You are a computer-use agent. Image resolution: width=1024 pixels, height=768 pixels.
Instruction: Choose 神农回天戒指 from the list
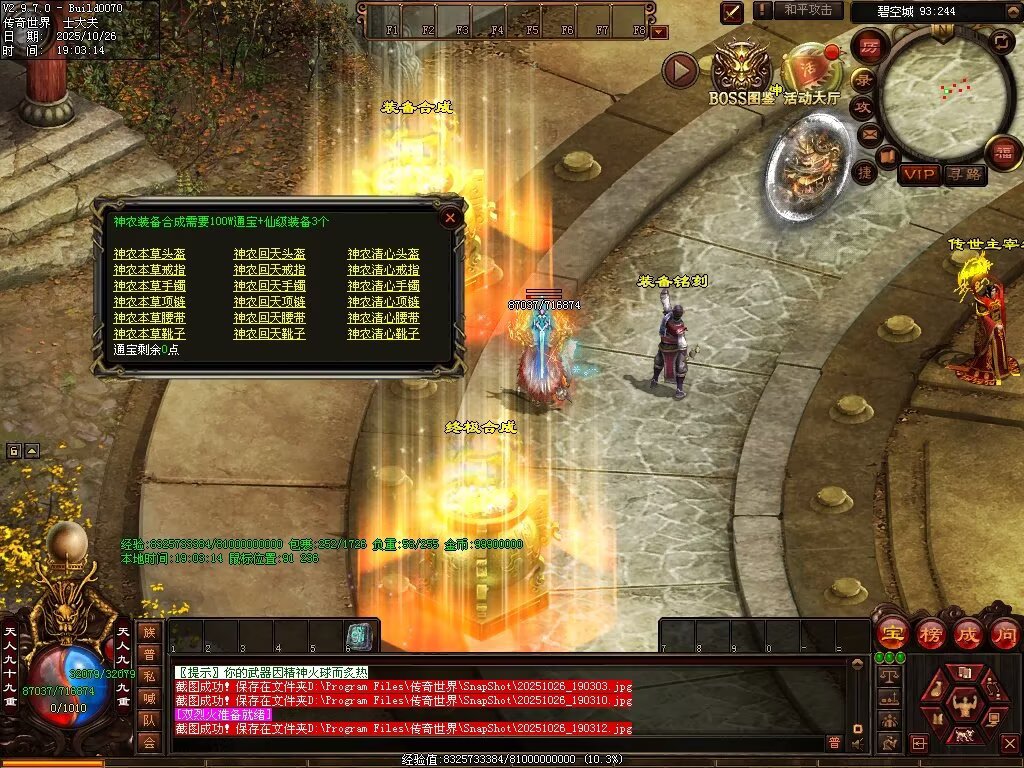pyautogui.click(x=269, y=270)
